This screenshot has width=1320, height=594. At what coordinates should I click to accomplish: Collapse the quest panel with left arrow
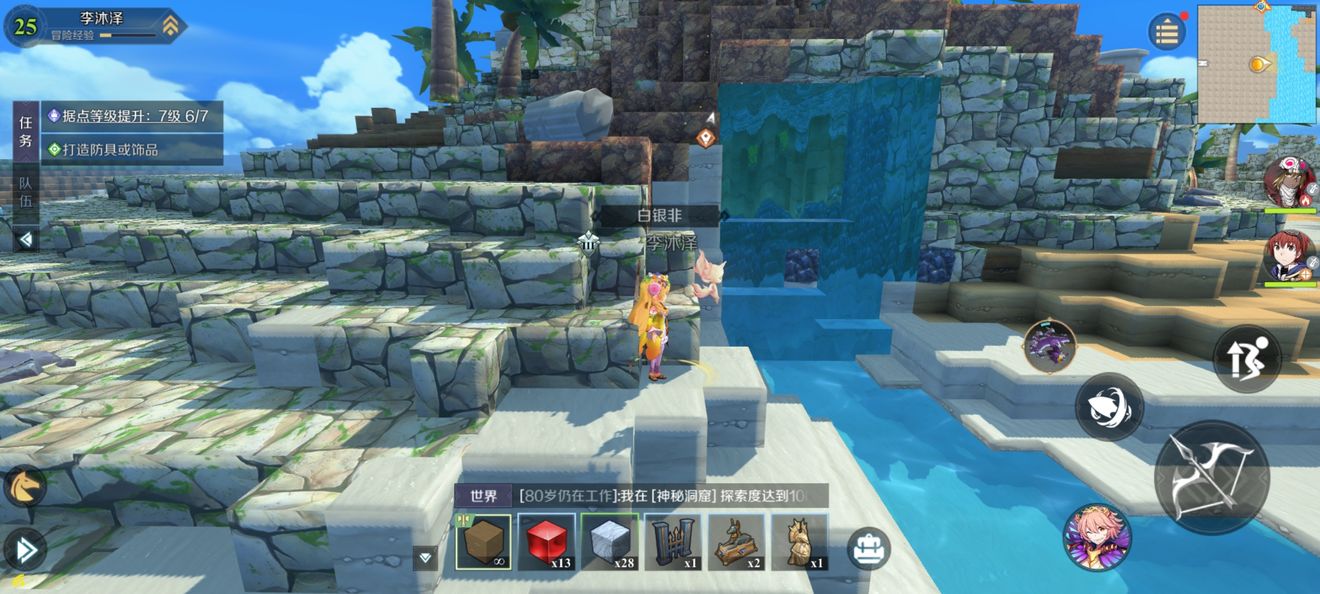(x=26, y=239)
